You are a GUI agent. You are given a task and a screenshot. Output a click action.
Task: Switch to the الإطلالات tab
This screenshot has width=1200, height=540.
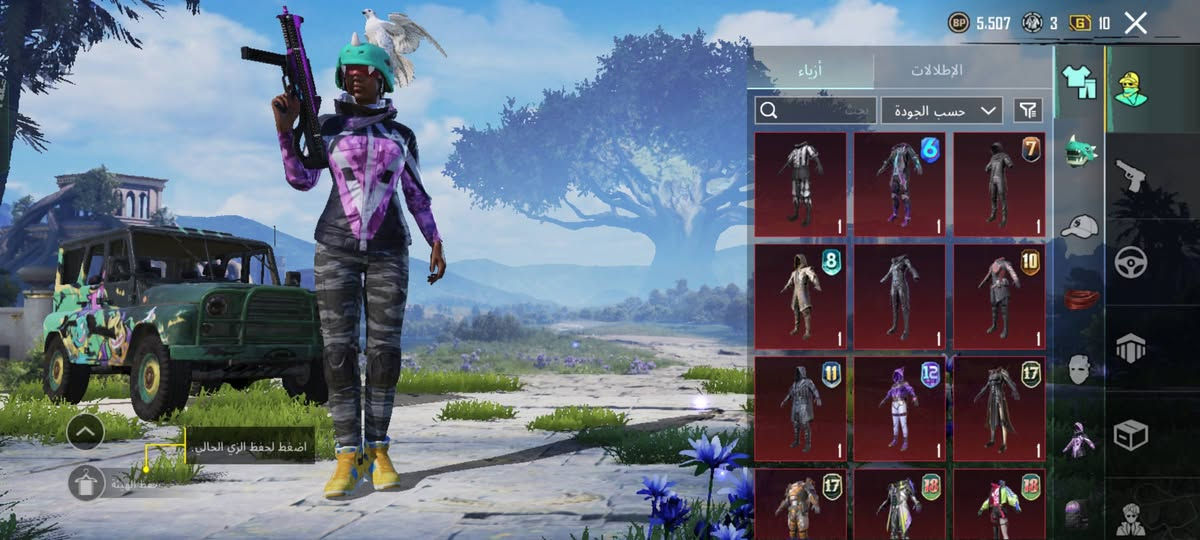pyautogui.click(x=936, y=70)
